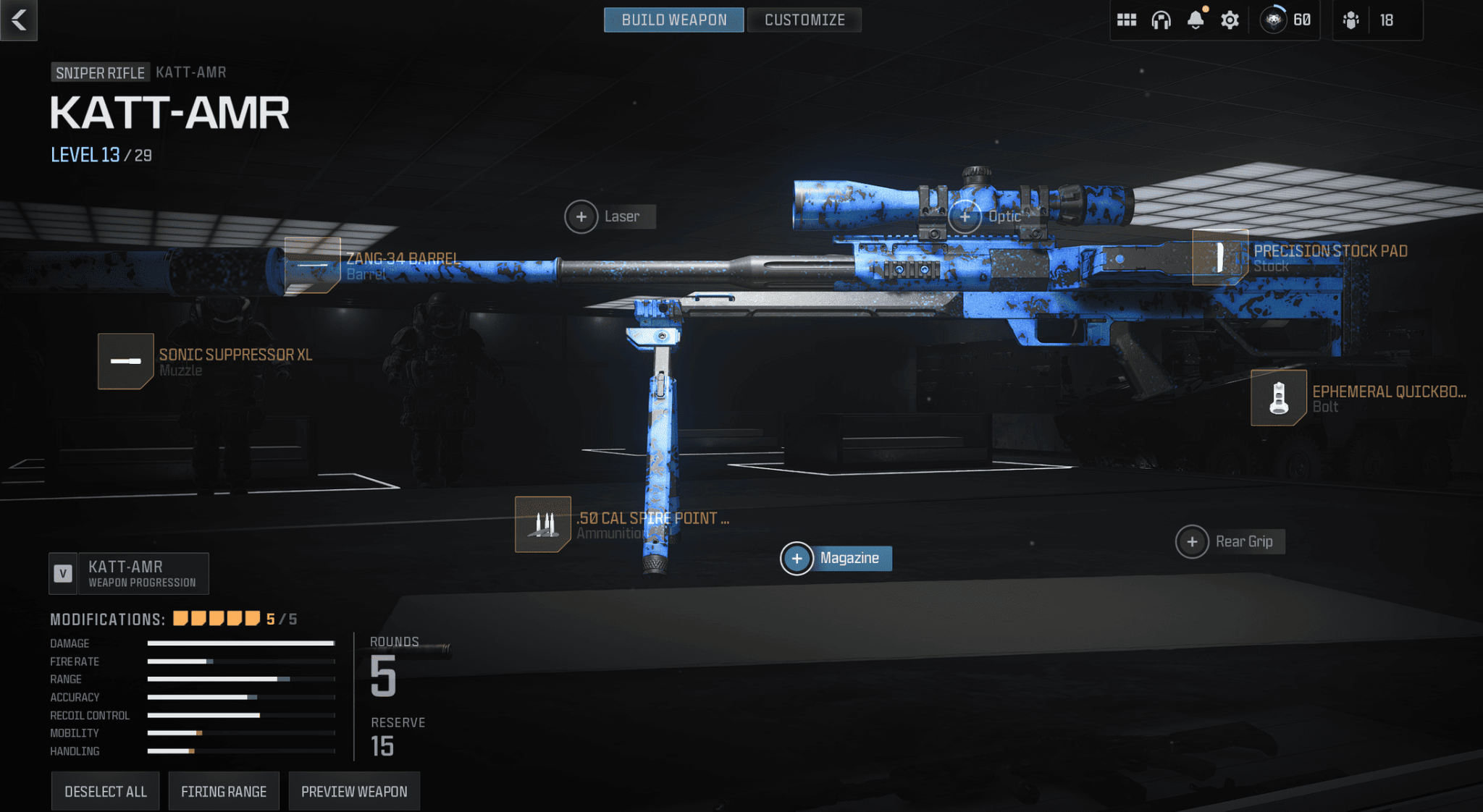The width and height of the screenshot is (1483, 812).
Task: Open the settings gear
Action: [x=1230, y=20]
